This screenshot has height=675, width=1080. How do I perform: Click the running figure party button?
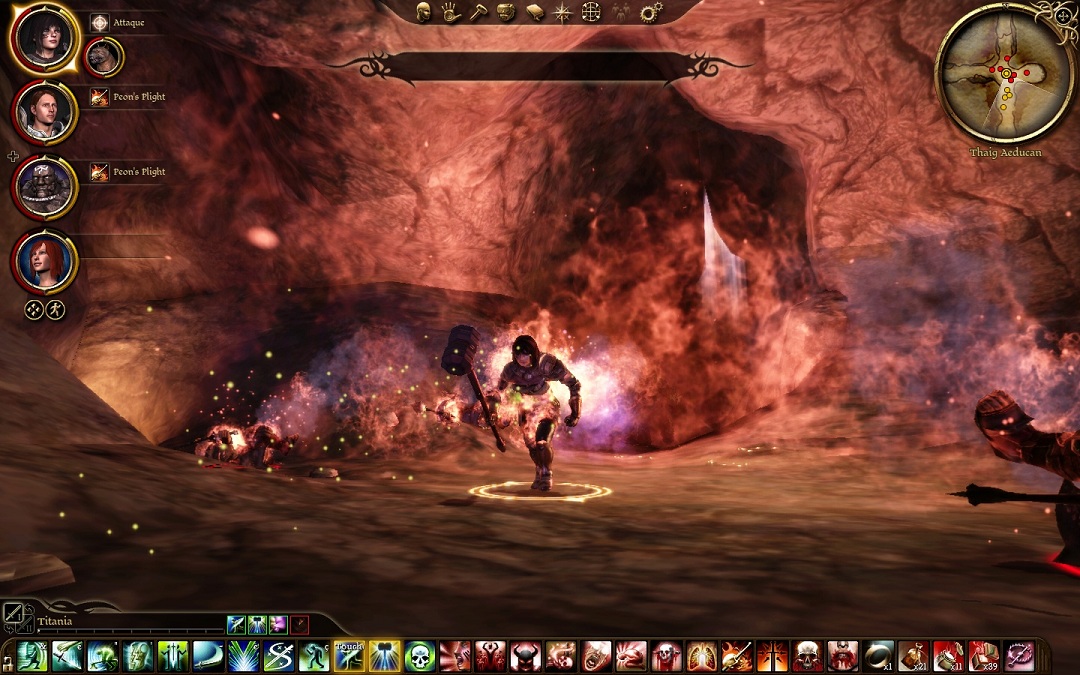(x=55, y=310)
